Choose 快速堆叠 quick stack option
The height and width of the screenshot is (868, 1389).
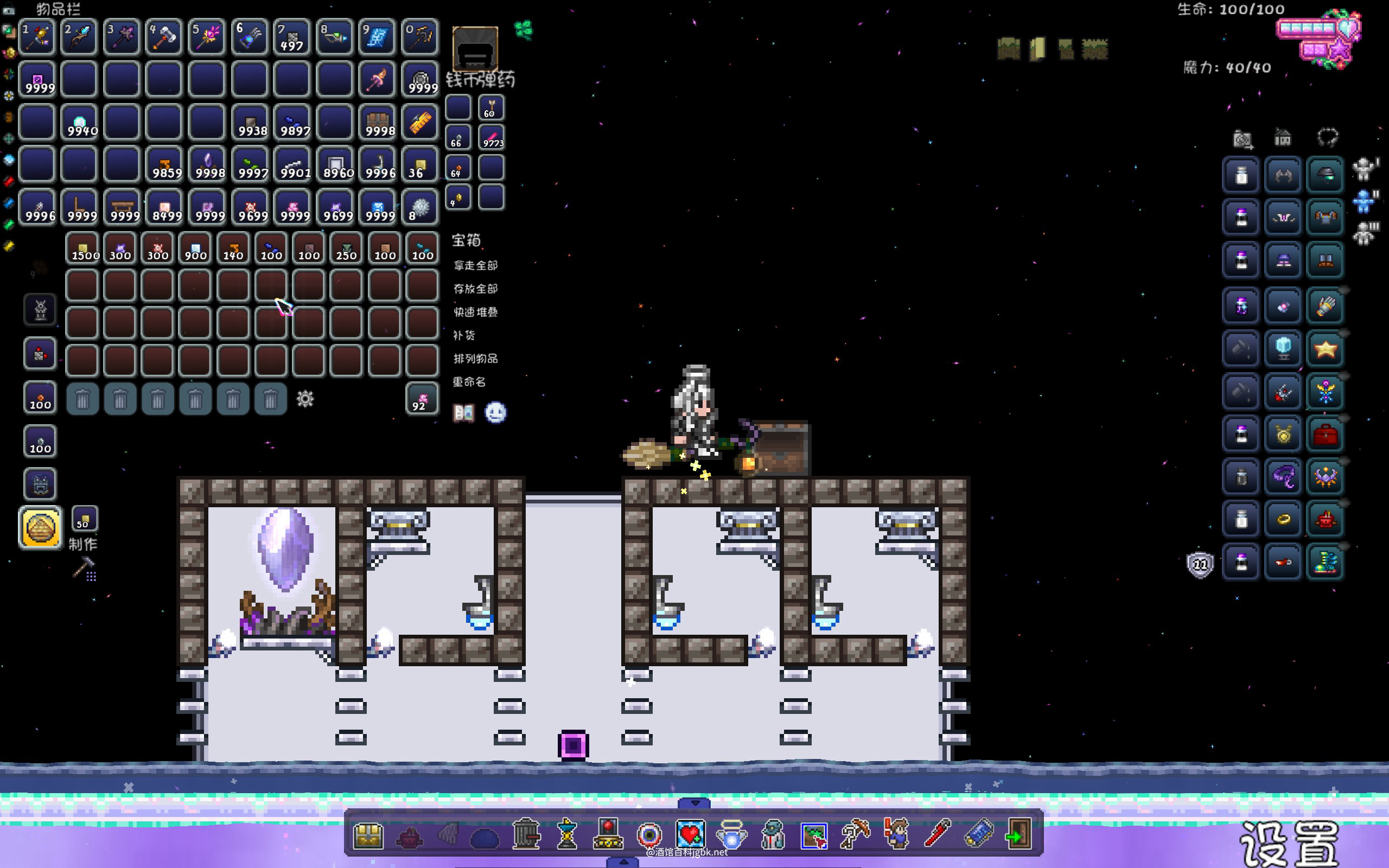click(475, 312)
